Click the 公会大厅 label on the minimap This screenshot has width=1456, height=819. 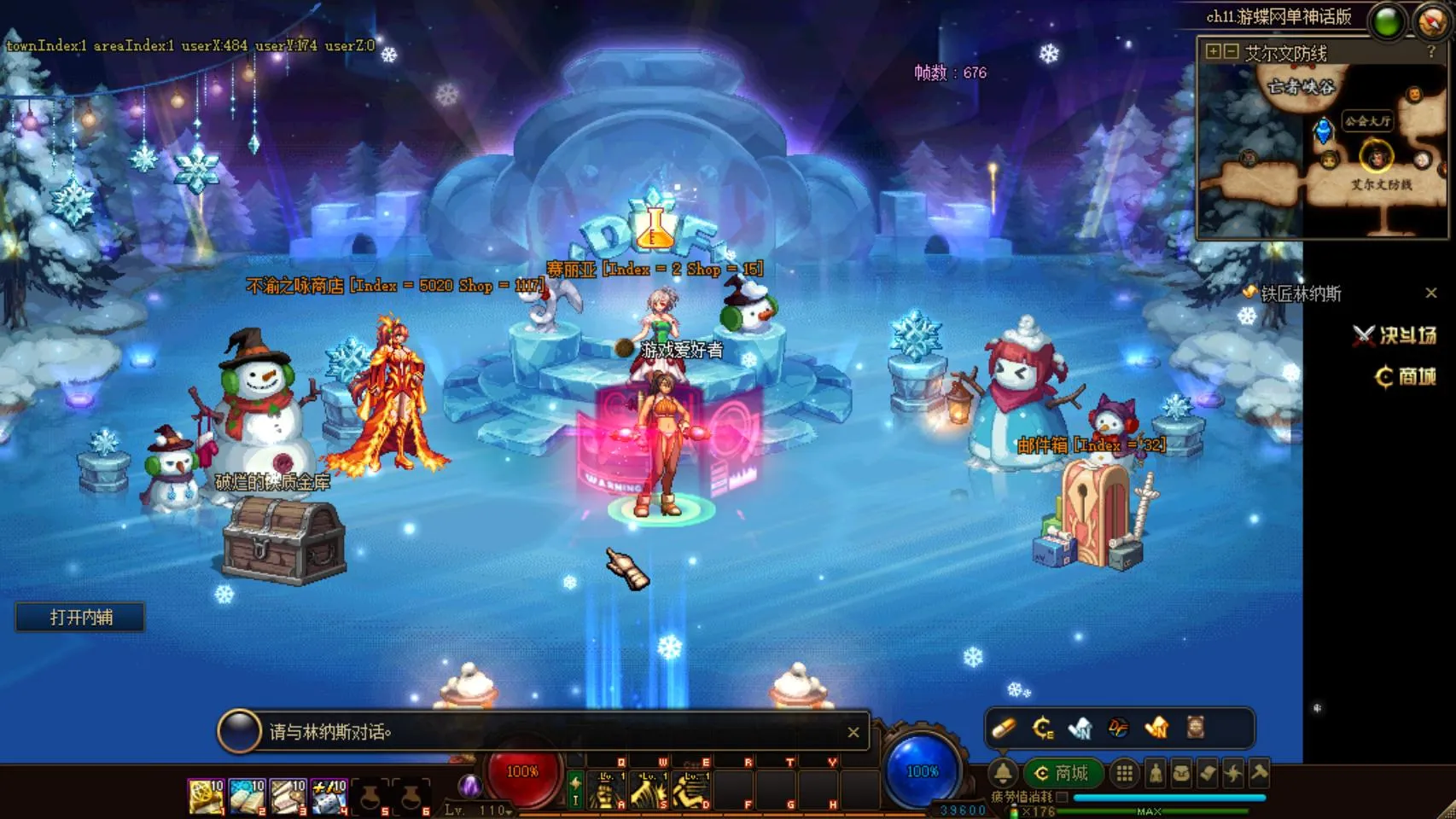(x=1367, y=121)
